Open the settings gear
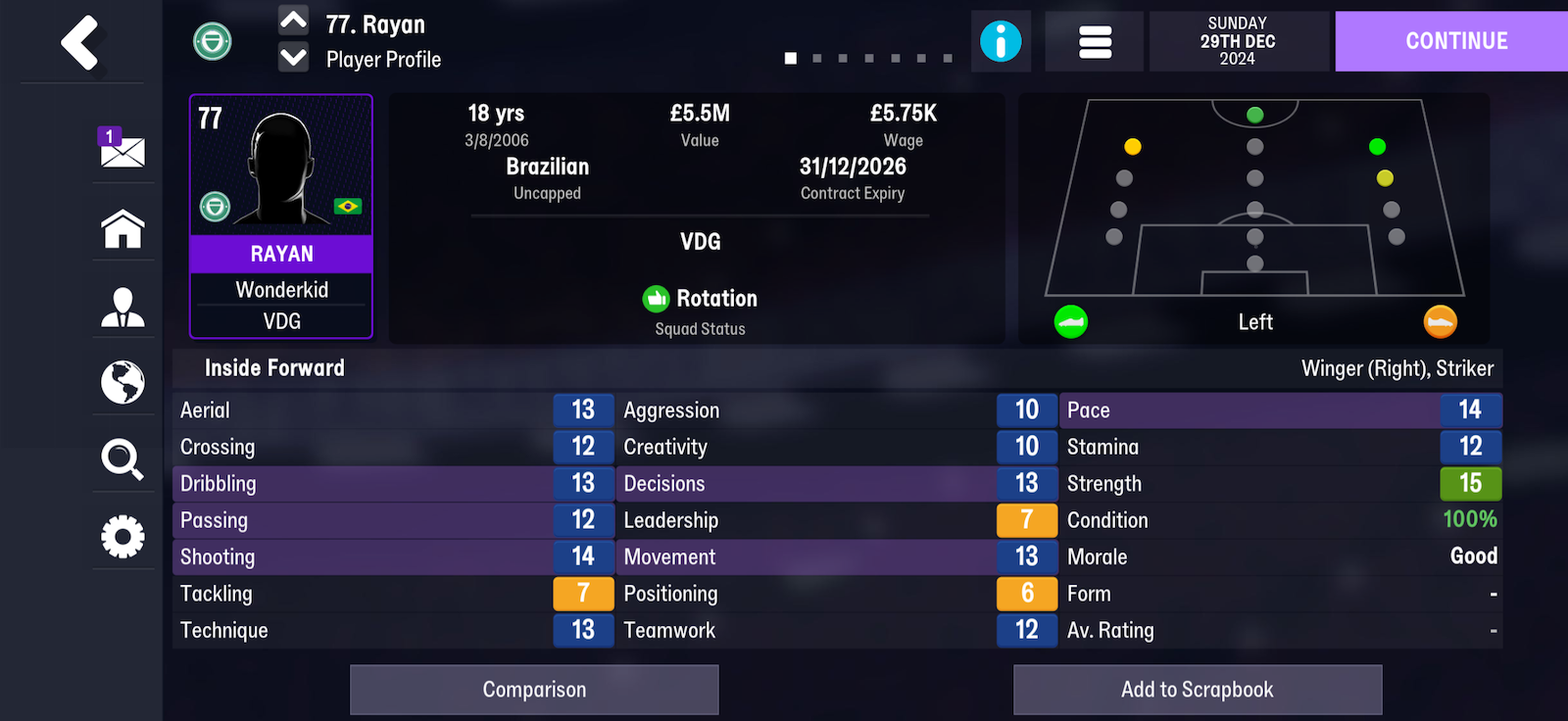 (x=122, y=536)
